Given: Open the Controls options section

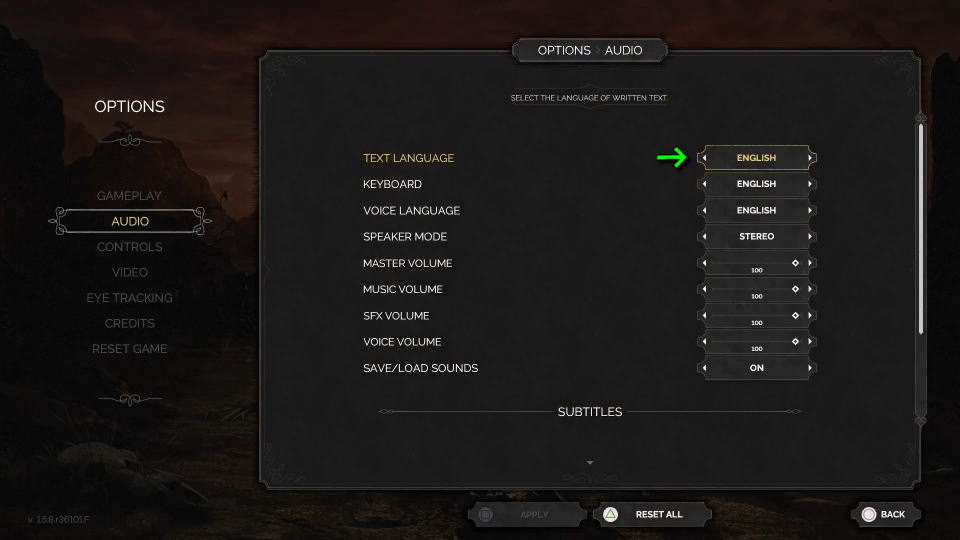Looking at the screenshot, I should coord(129,247).
